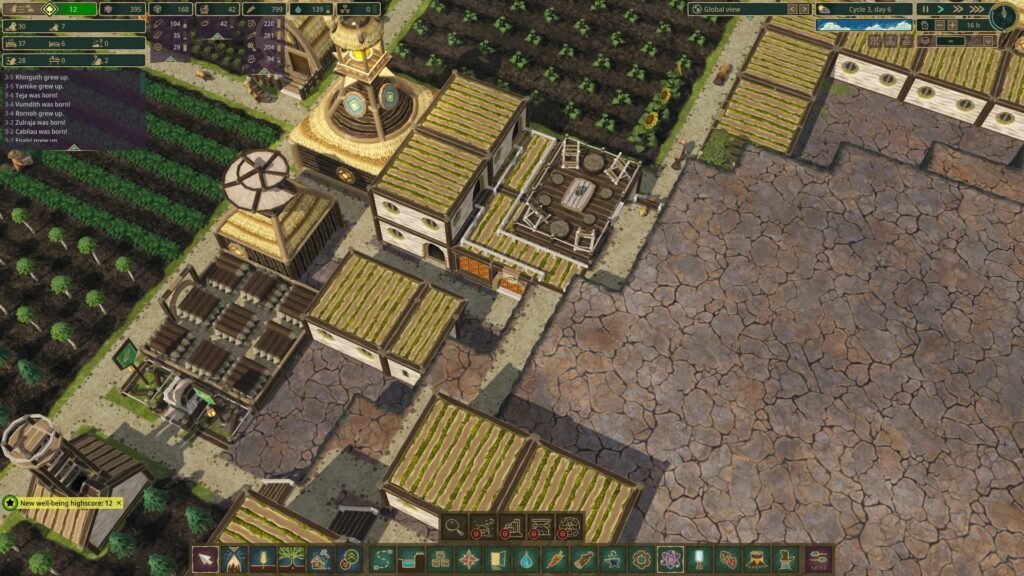
Task: Go to next district in Global view
Action: pos(804,9)
